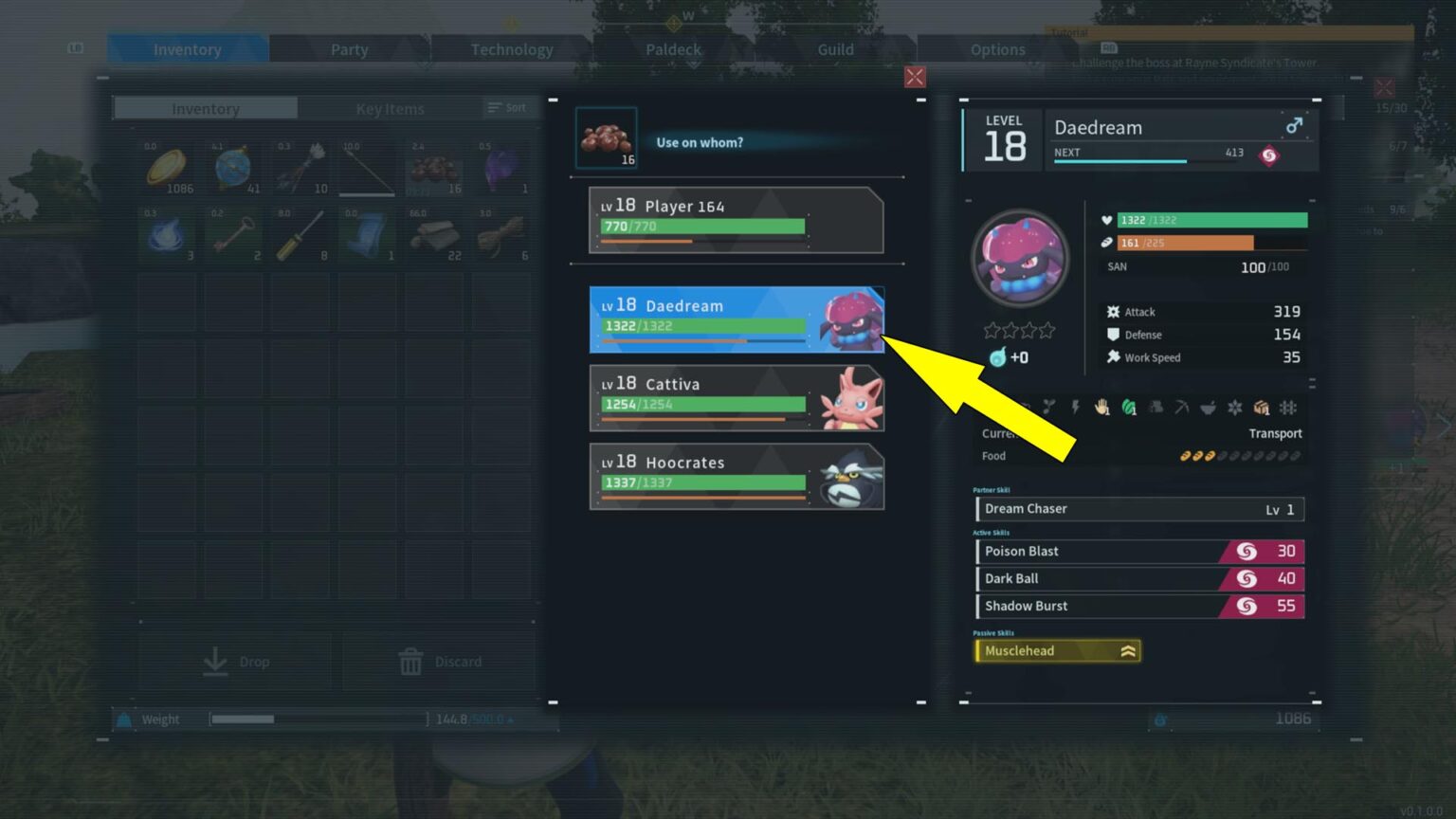Select the blue Pal Sphere slot
This screenshot has height=819, width=1456.
pyautogui.click(x=234, y=169)
